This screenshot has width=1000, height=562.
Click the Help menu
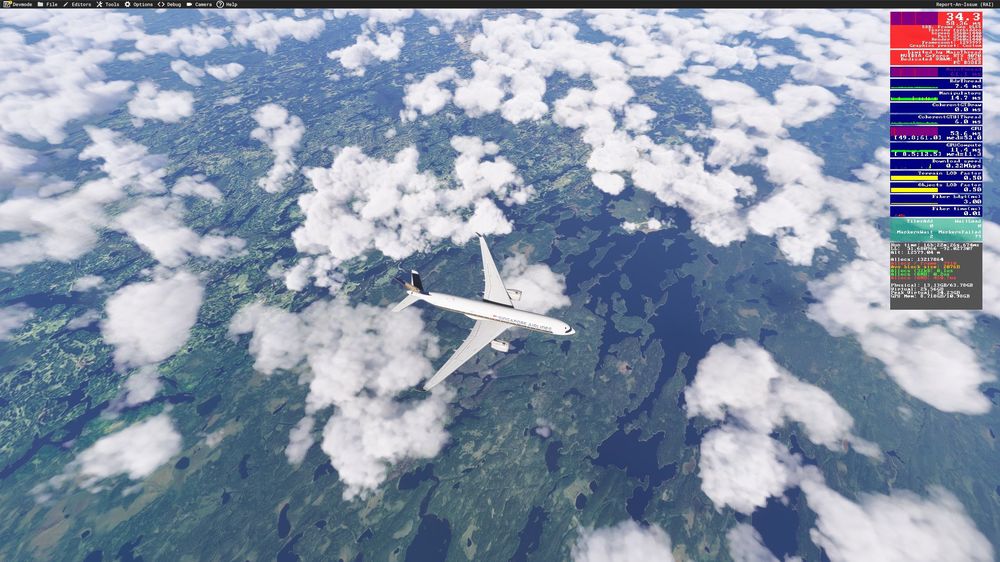230,4
